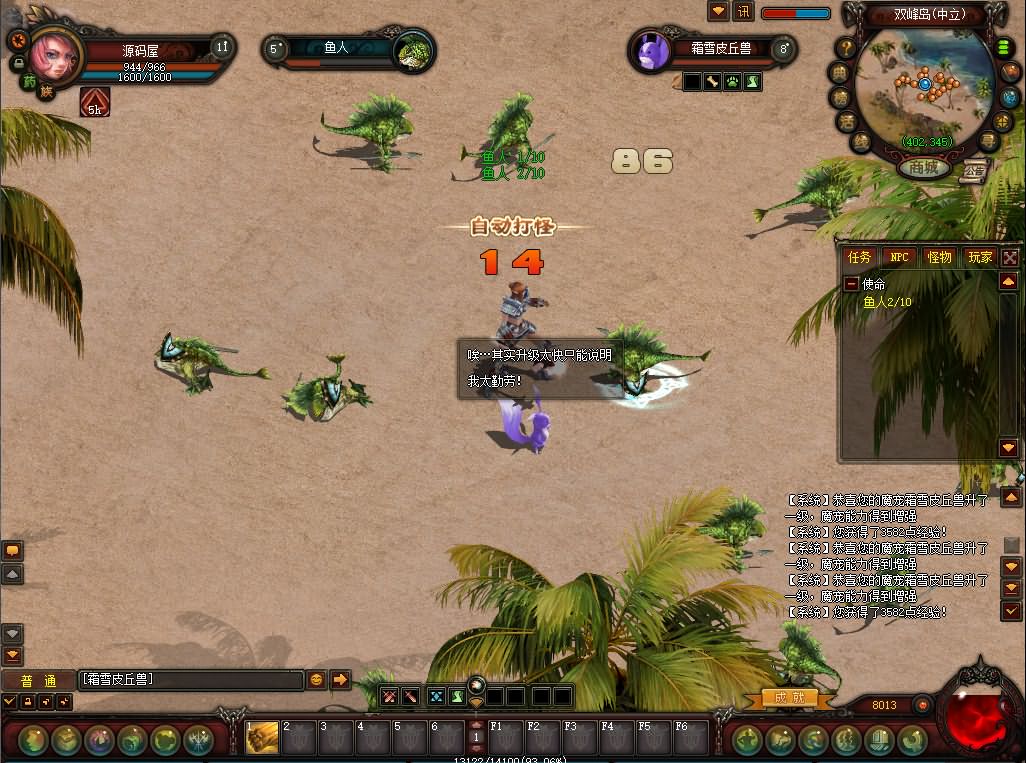Image resolution: width=1026 pixels, height=763 pixels.
Task: Send chat with the orange arrow button
Action: click(340, 680)
